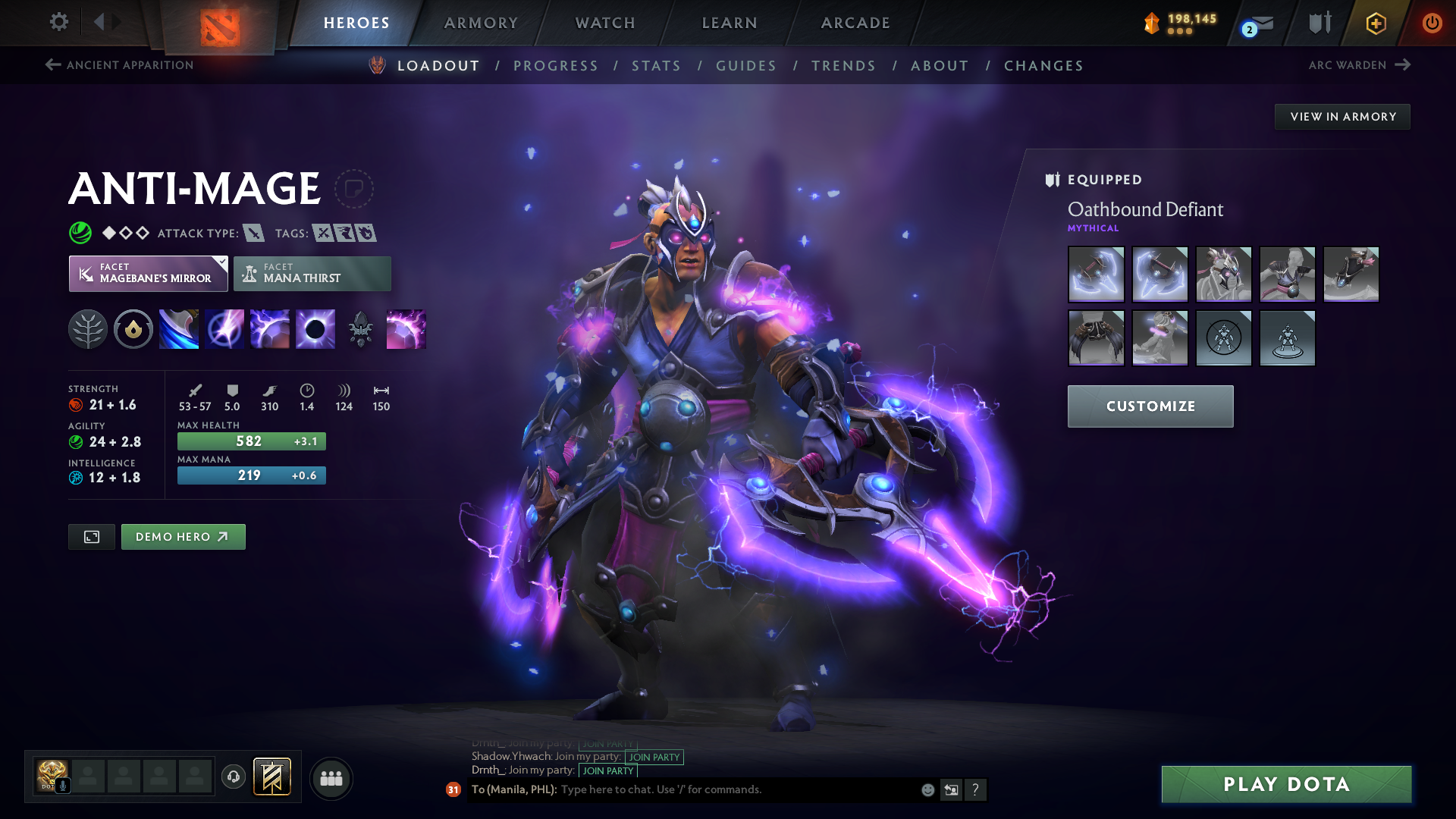Join Shadow.Yhwach's party from chat

click(654, 757)
